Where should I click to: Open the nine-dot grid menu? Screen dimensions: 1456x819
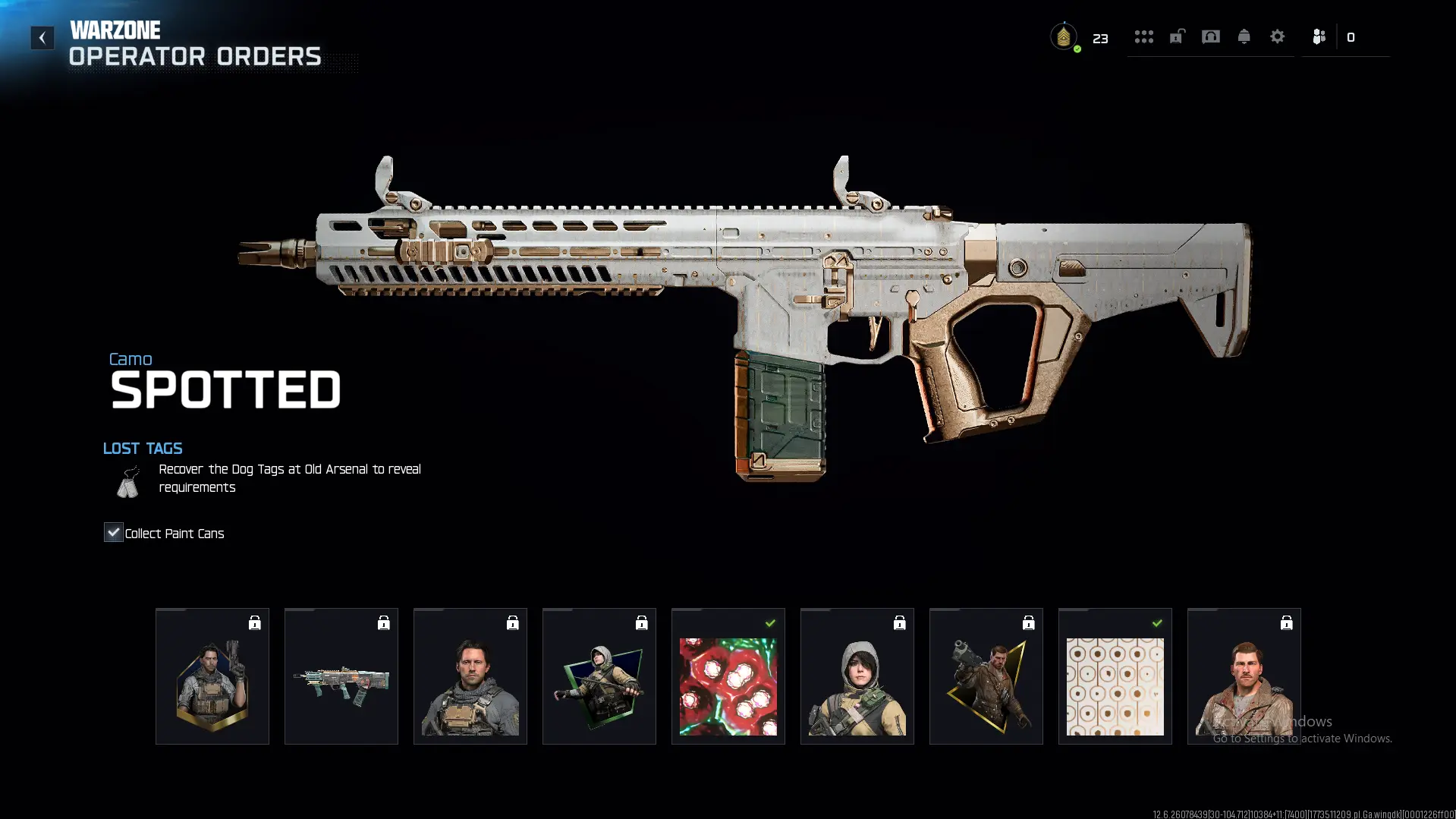tap(1143, 36)
